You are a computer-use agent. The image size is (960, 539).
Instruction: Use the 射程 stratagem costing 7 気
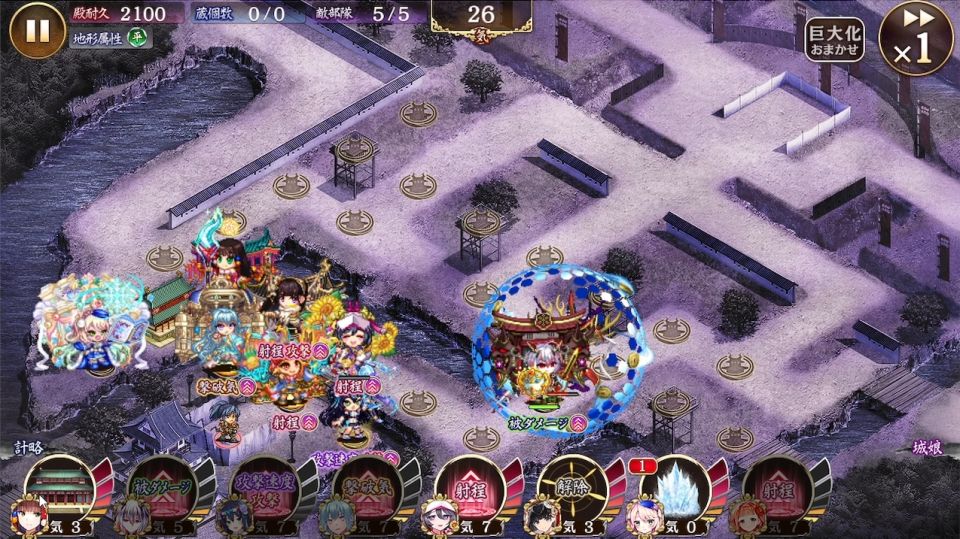471,490
